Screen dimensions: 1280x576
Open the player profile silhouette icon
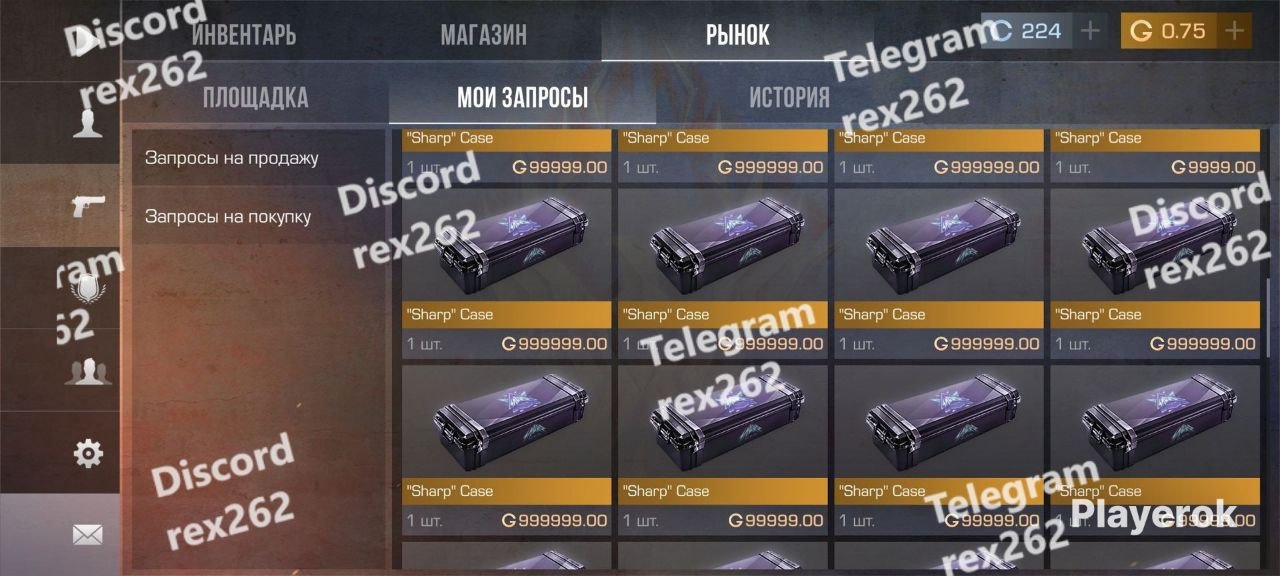pyautogui.click(x=88, y=122)
